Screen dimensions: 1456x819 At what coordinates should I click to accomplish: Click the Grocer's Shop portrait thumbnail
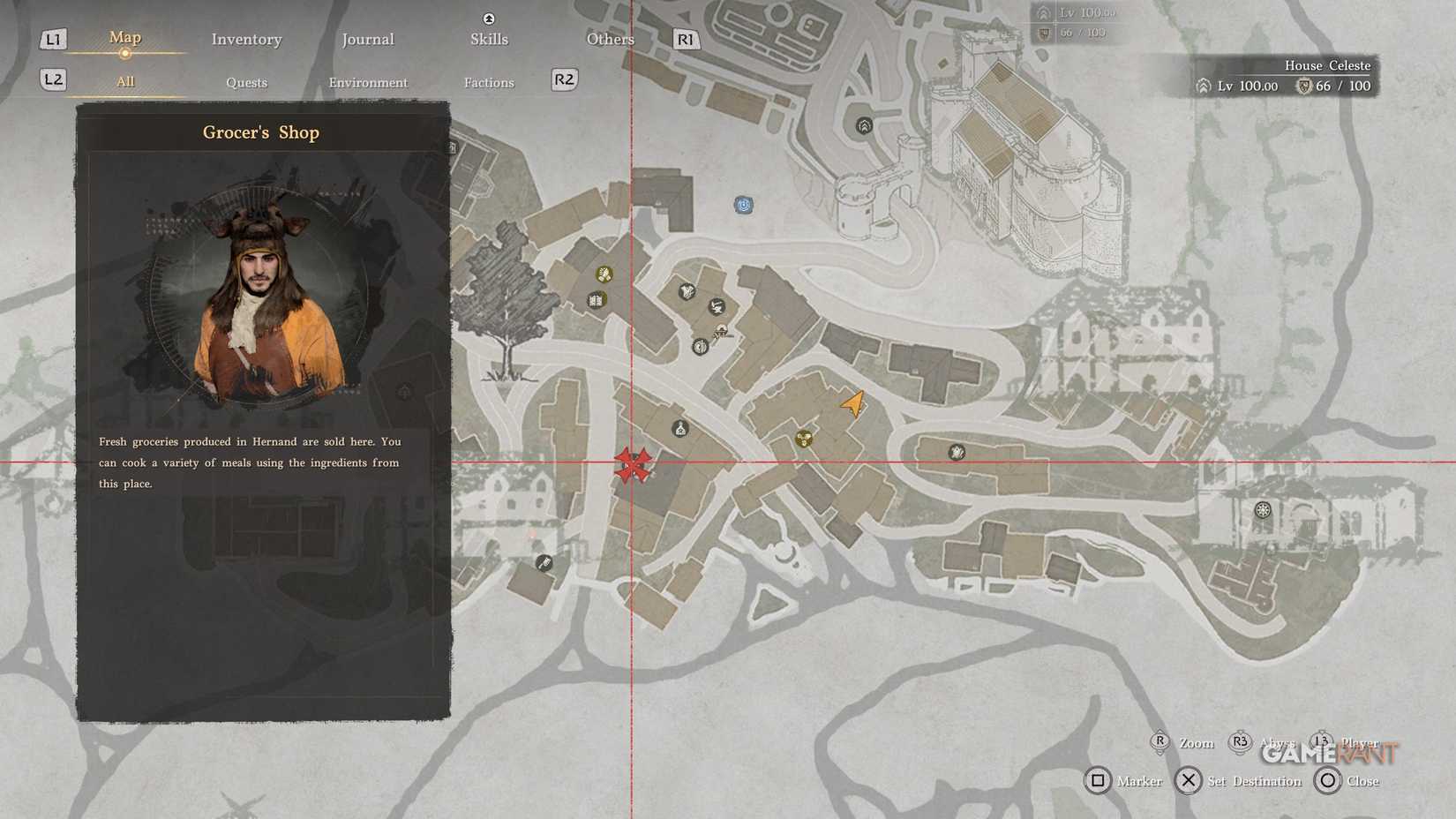click(260, 300)
